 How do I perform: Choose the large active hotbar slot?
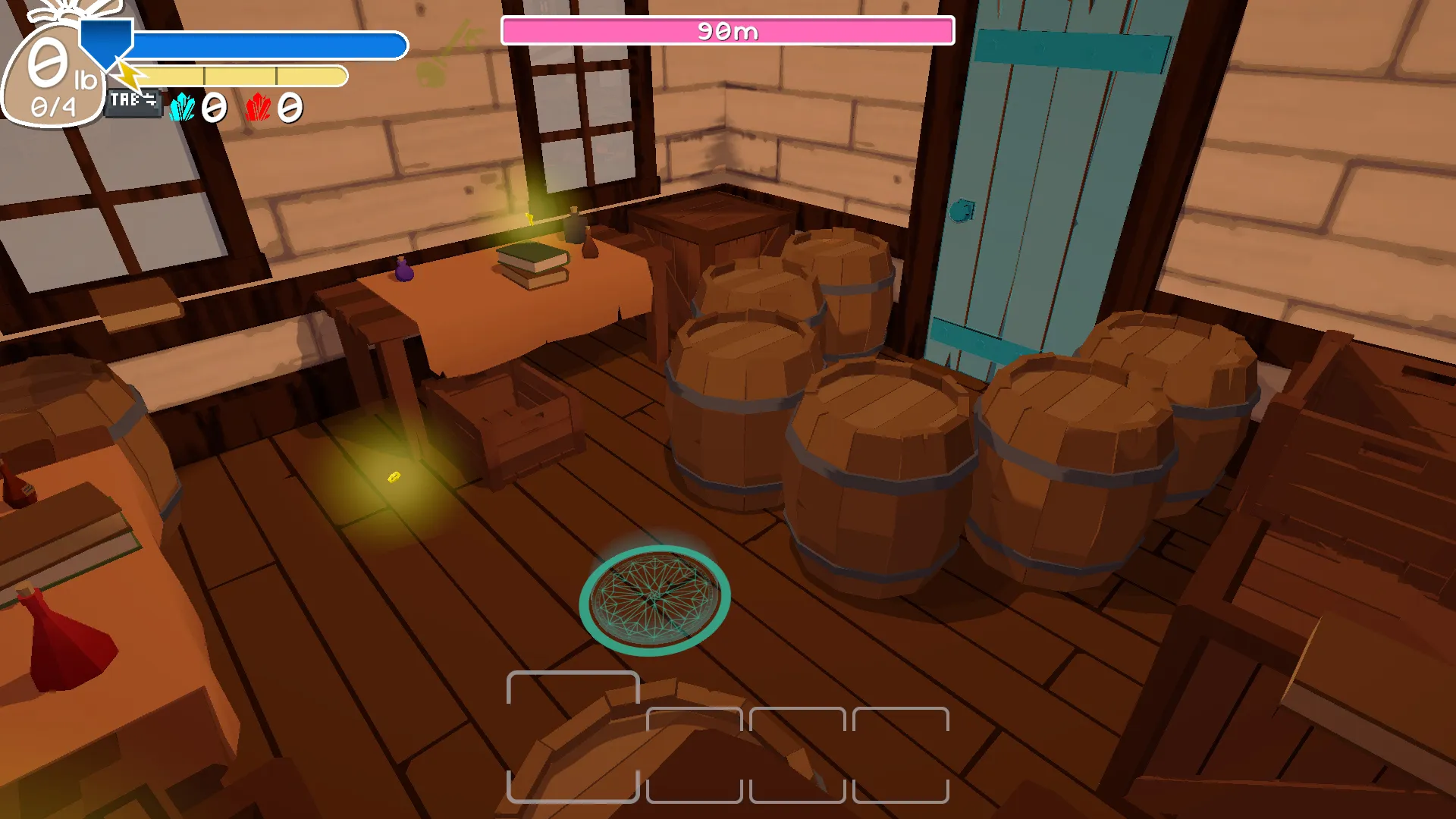tap(573, 736)
